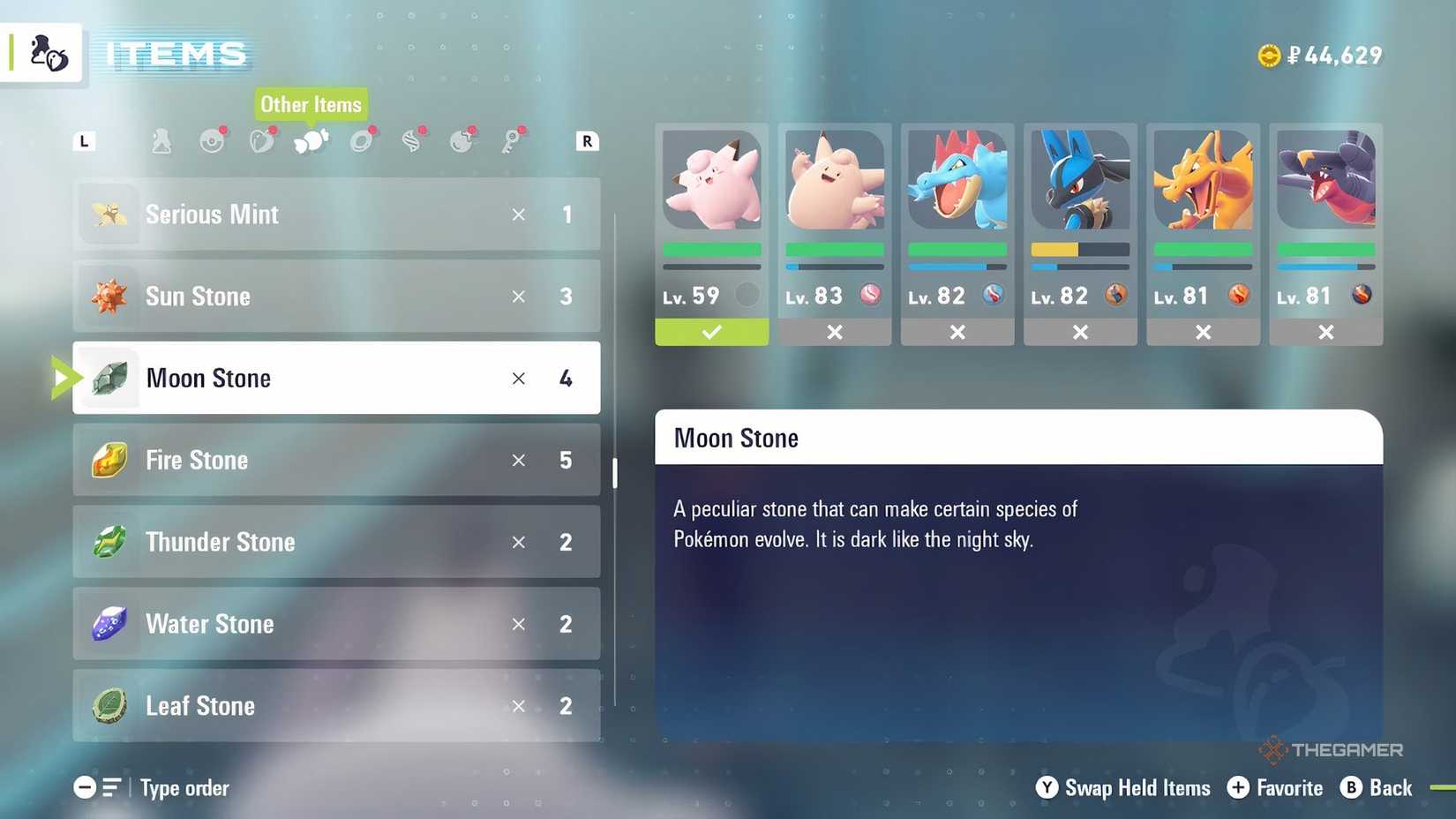Click the X mark under Clefable

(834, 333)
